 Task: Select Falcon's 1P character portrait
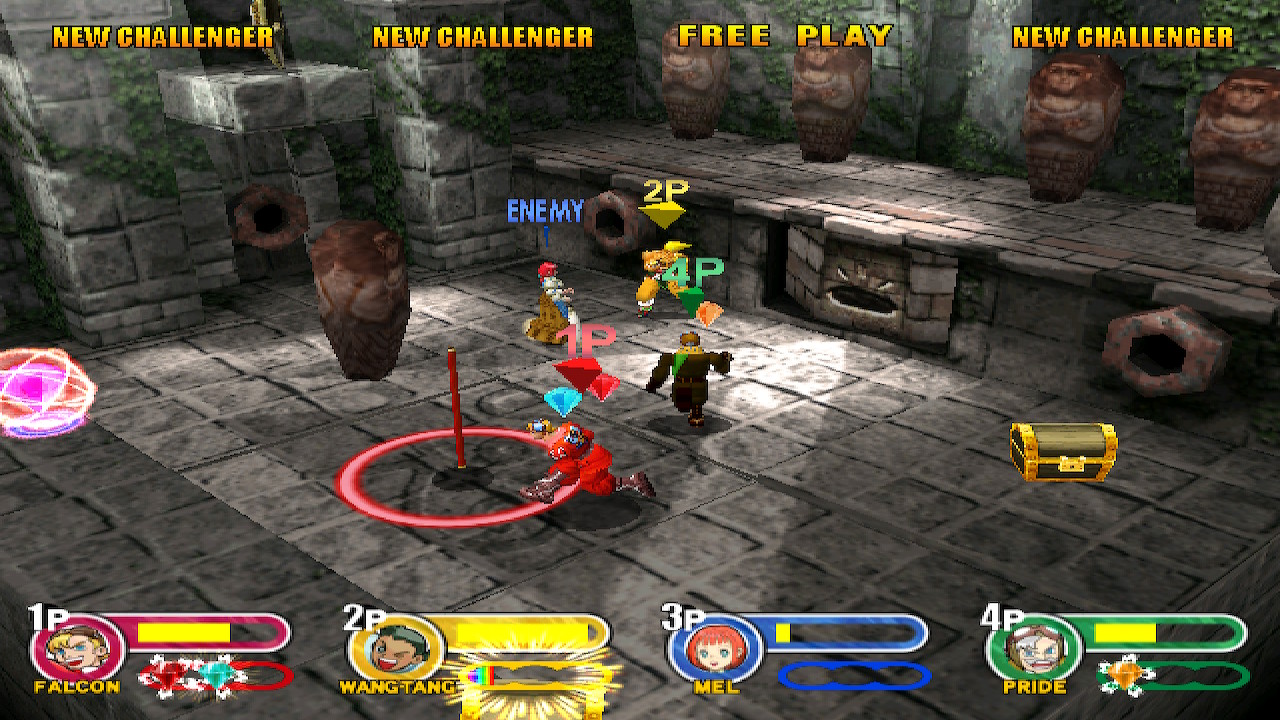[78, 648]
